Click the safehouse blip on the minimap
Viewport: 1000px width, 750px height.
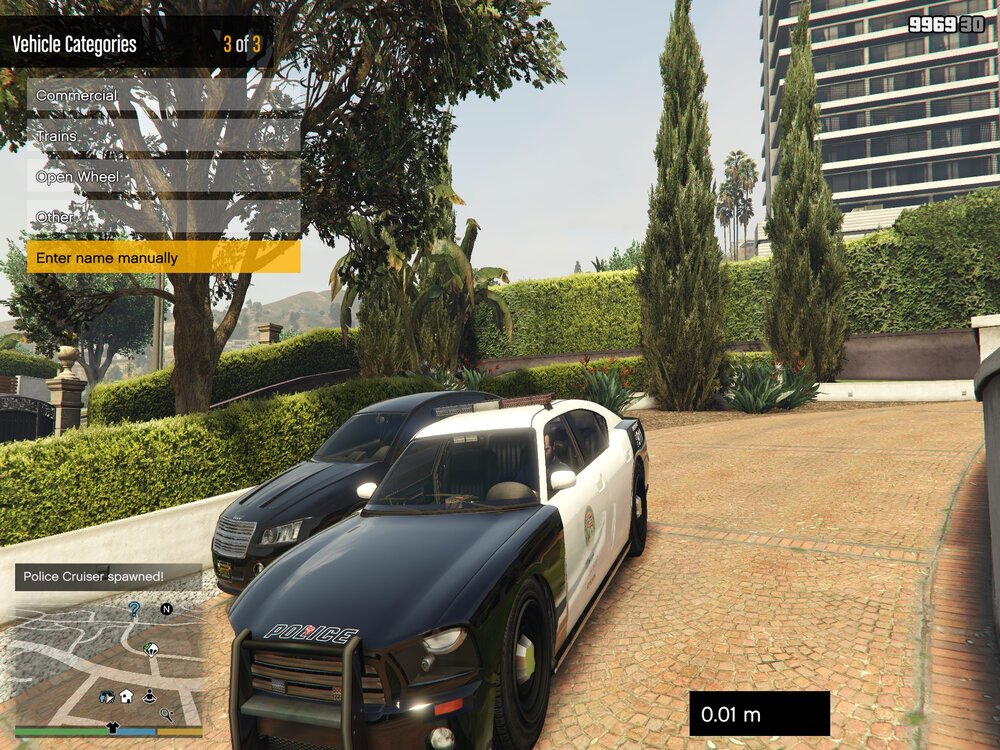click(x=127, y=696)
